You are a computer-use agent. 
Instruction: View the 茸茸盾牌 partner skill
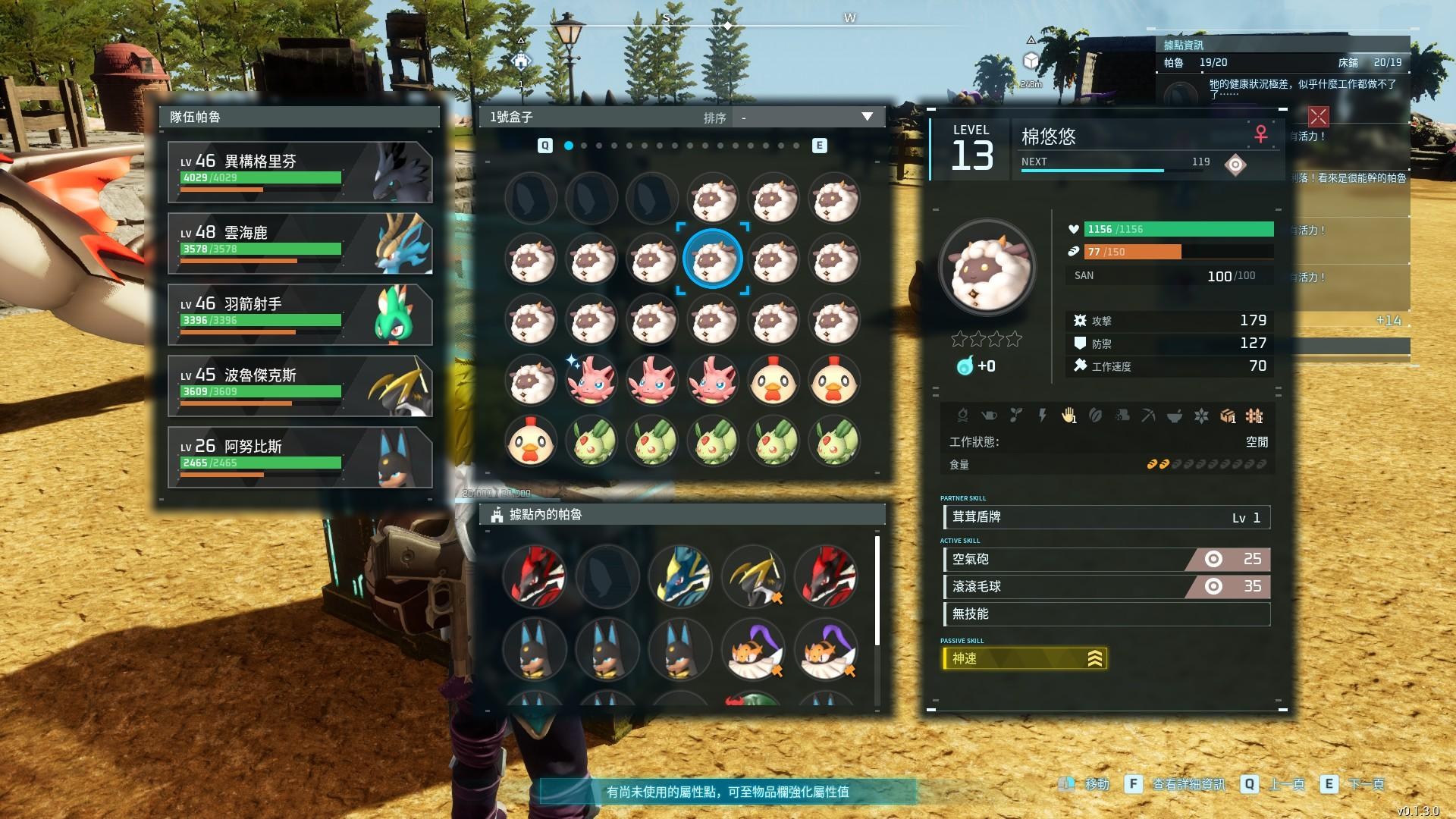point(1106,518)
